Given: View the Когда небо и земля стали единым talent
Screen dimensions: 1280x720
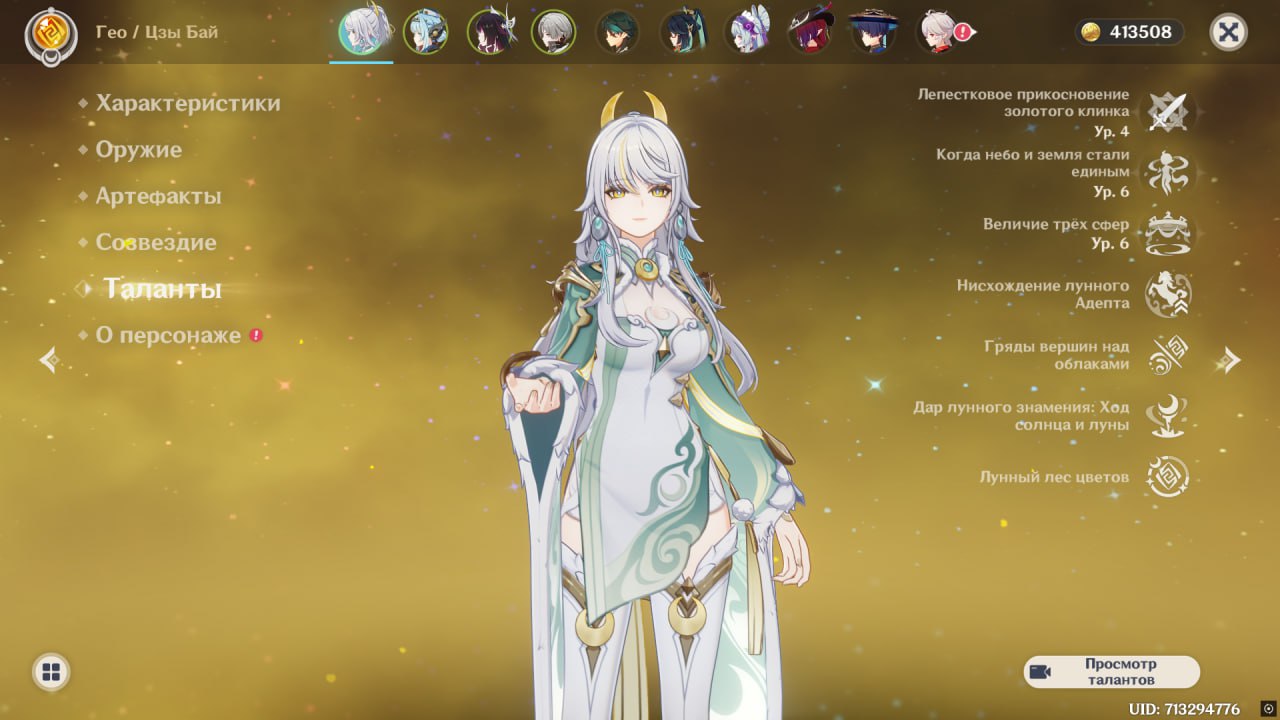Looking at the screenshot, I should point(1167,173).
